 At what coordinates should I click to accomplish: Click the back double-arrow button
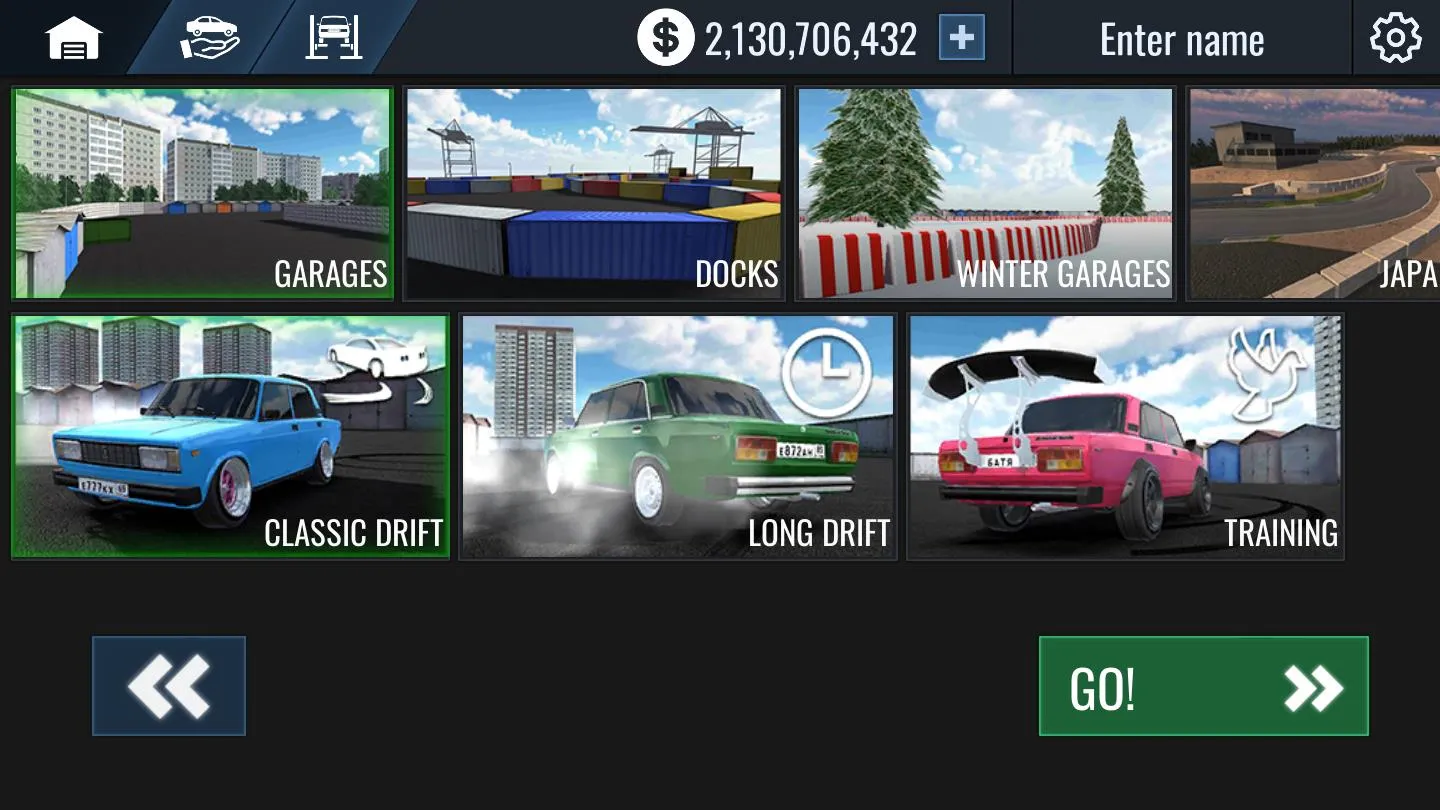click(168, 685)
